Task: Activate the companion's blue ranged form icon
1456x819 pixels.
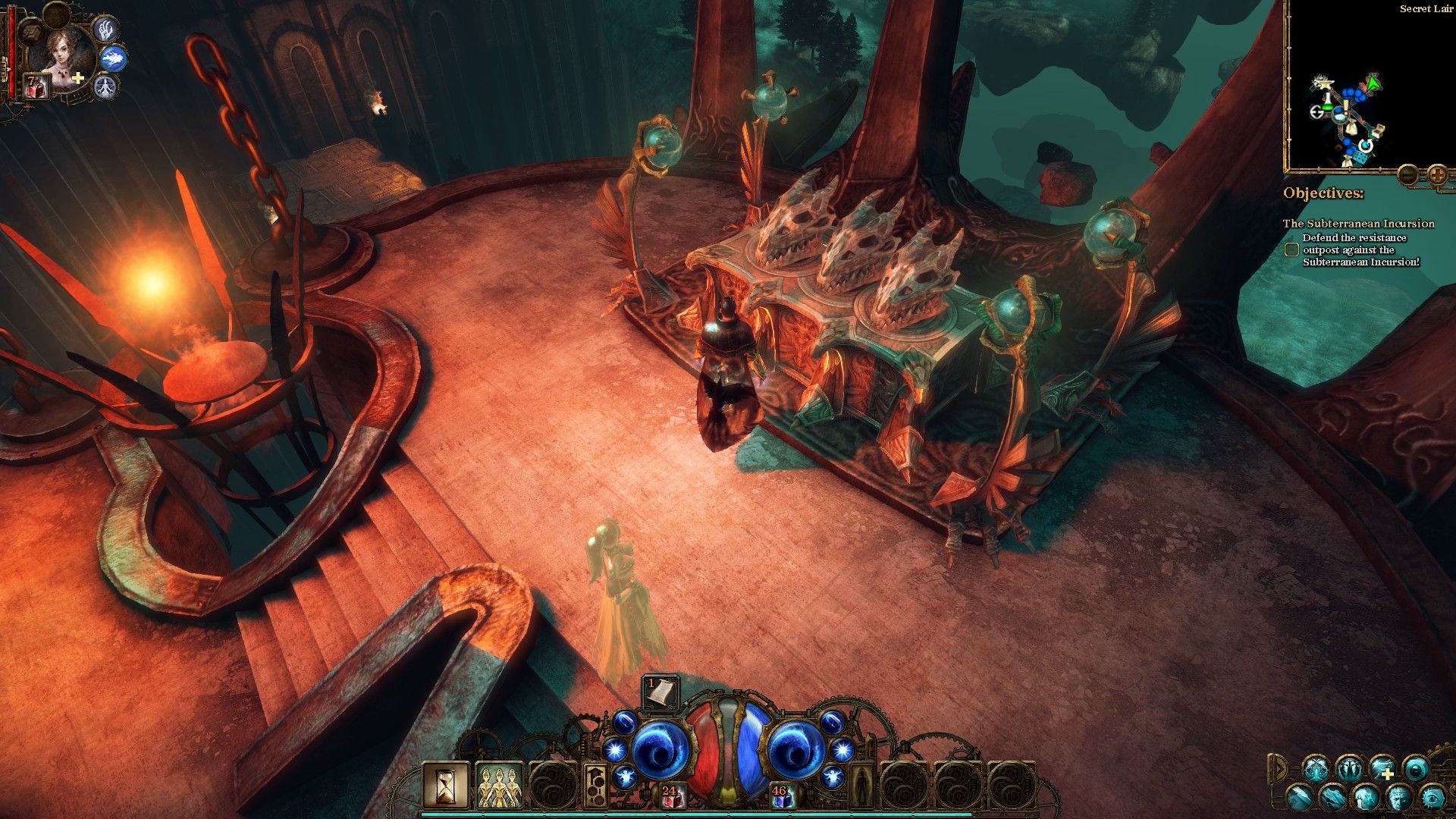Action: 114,58
